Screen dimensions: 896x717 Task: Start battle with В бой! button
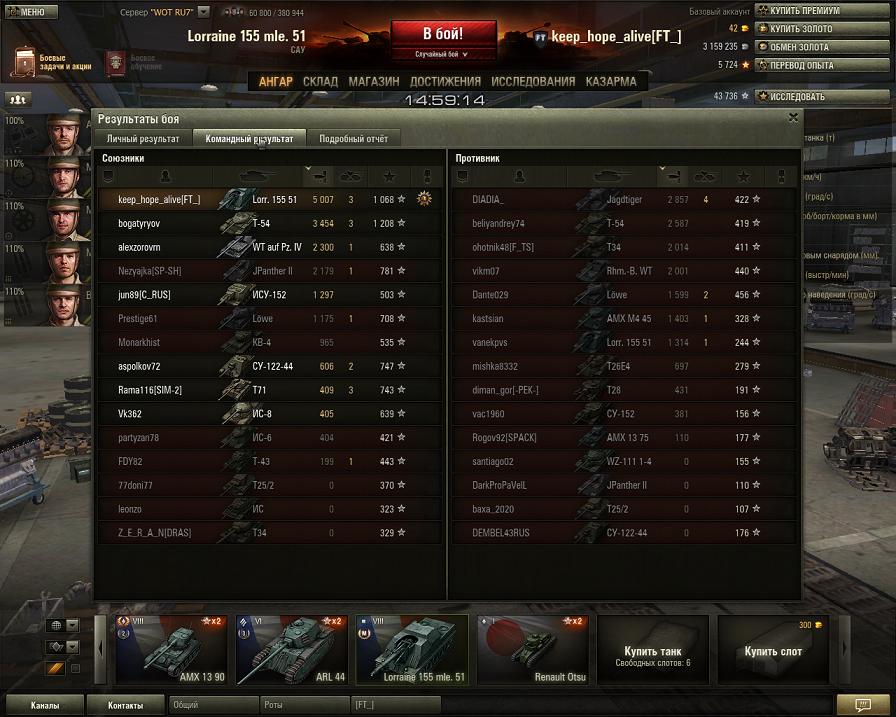click(443, 38)
